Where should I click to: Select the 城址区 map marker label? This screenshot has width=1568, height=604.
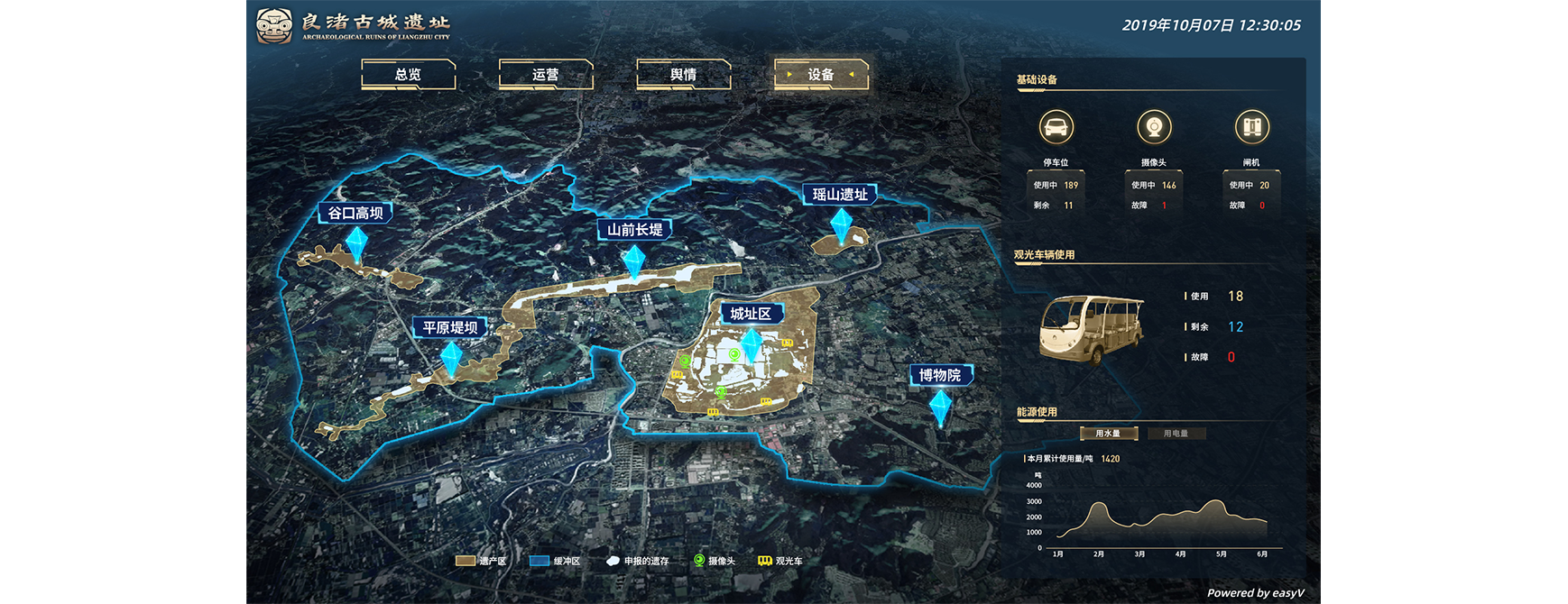tap(751, 314)
